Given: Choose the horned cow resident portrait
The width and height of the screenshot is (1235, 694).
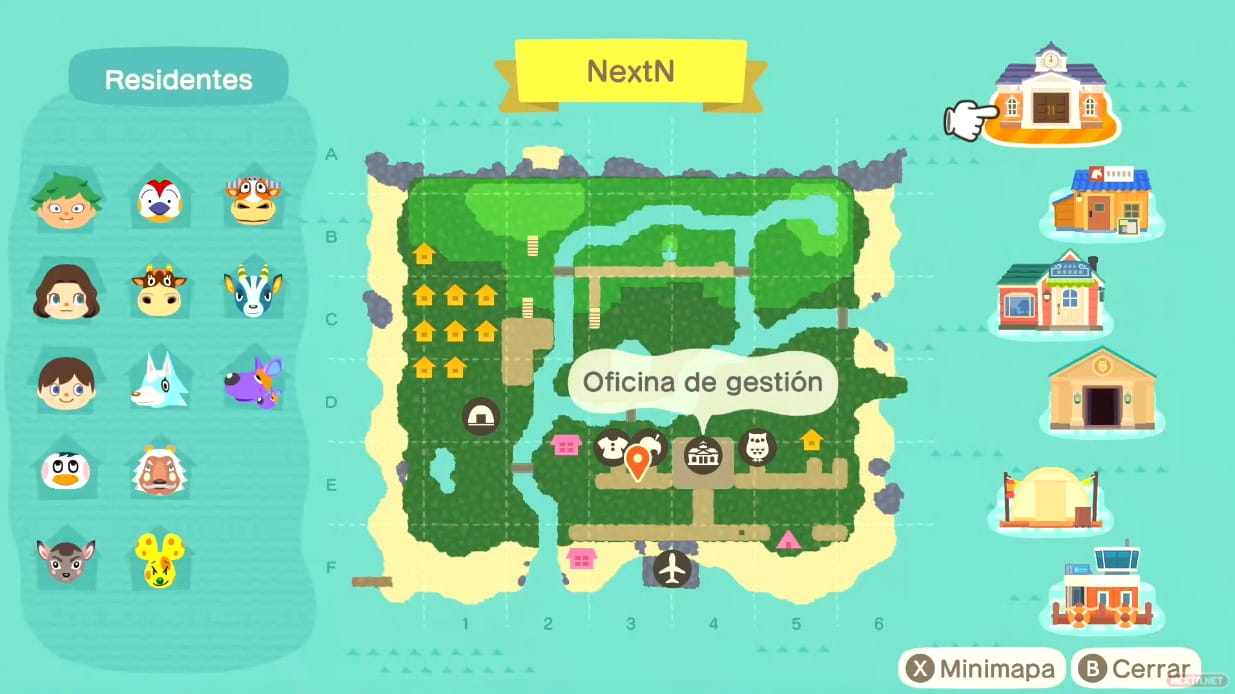Looking at the screenshot, I should tap(159, 291).
